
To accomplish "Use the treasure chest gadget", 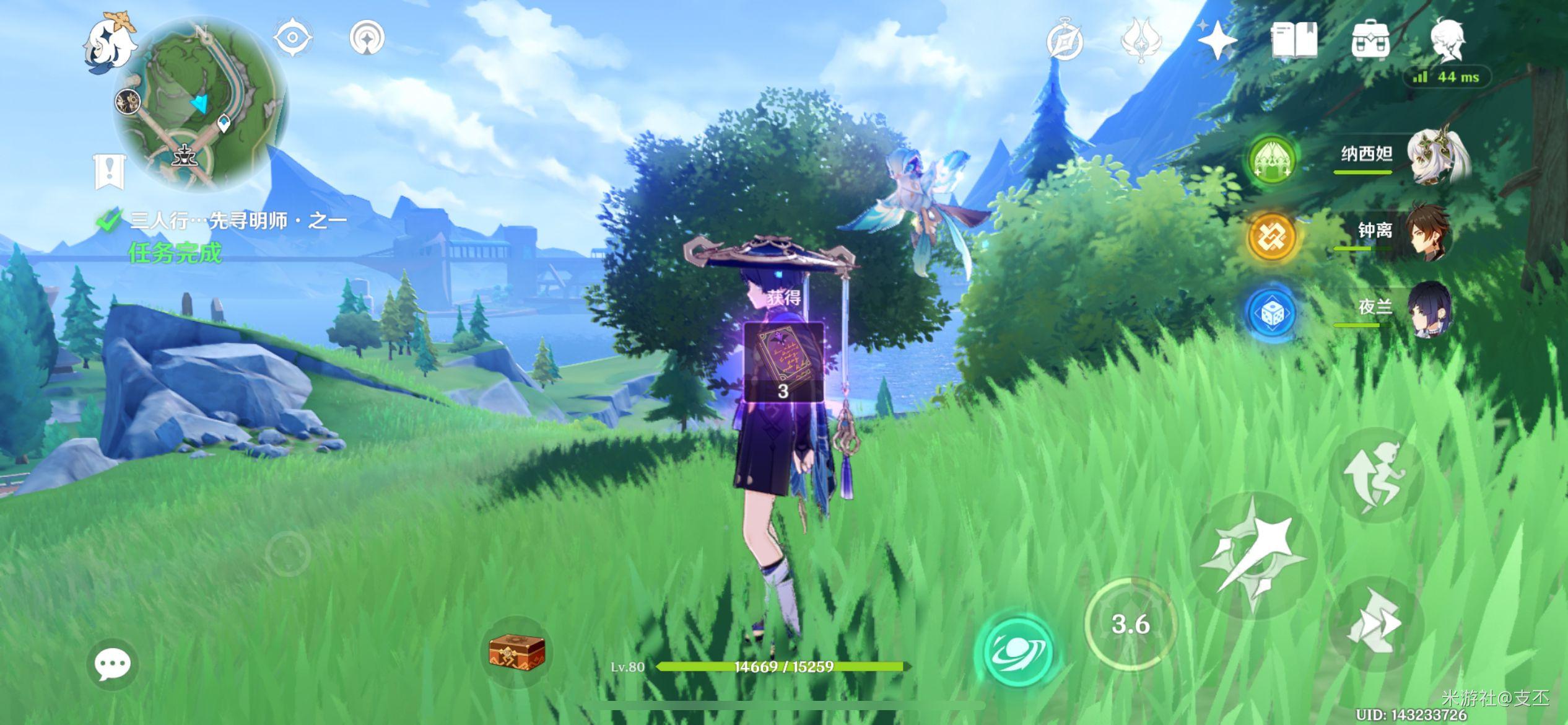I will click(516, 652).
